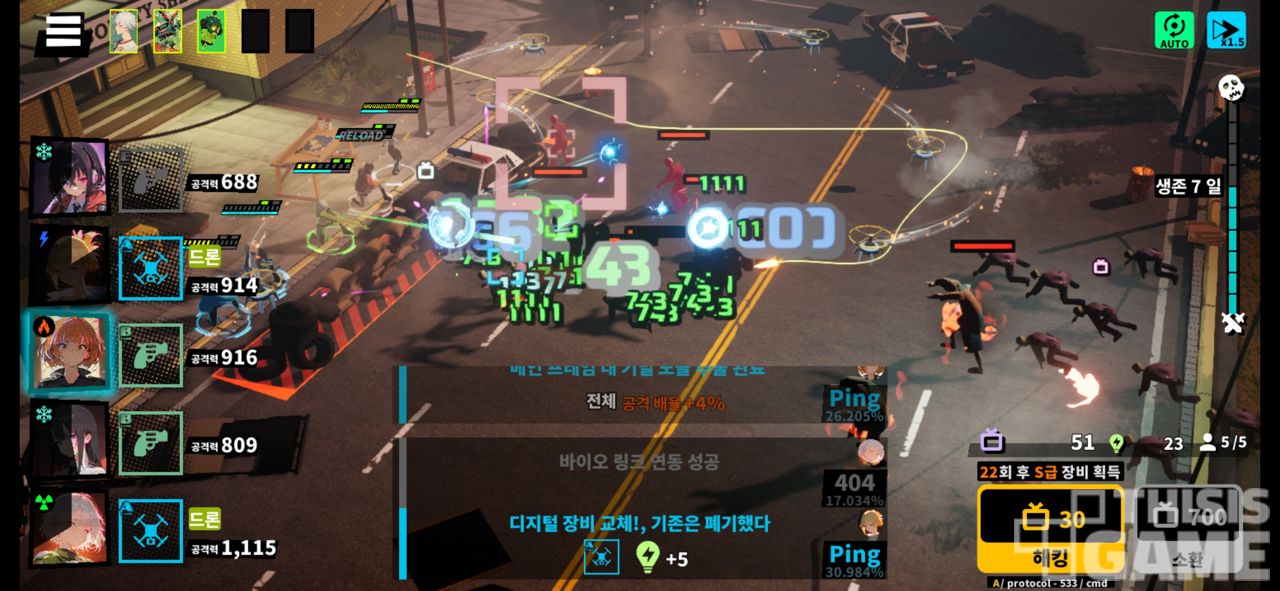Click the pistol slot with 916 attack
The width and height of the screenshot is (1280, 591).
(x=151, y=355)
